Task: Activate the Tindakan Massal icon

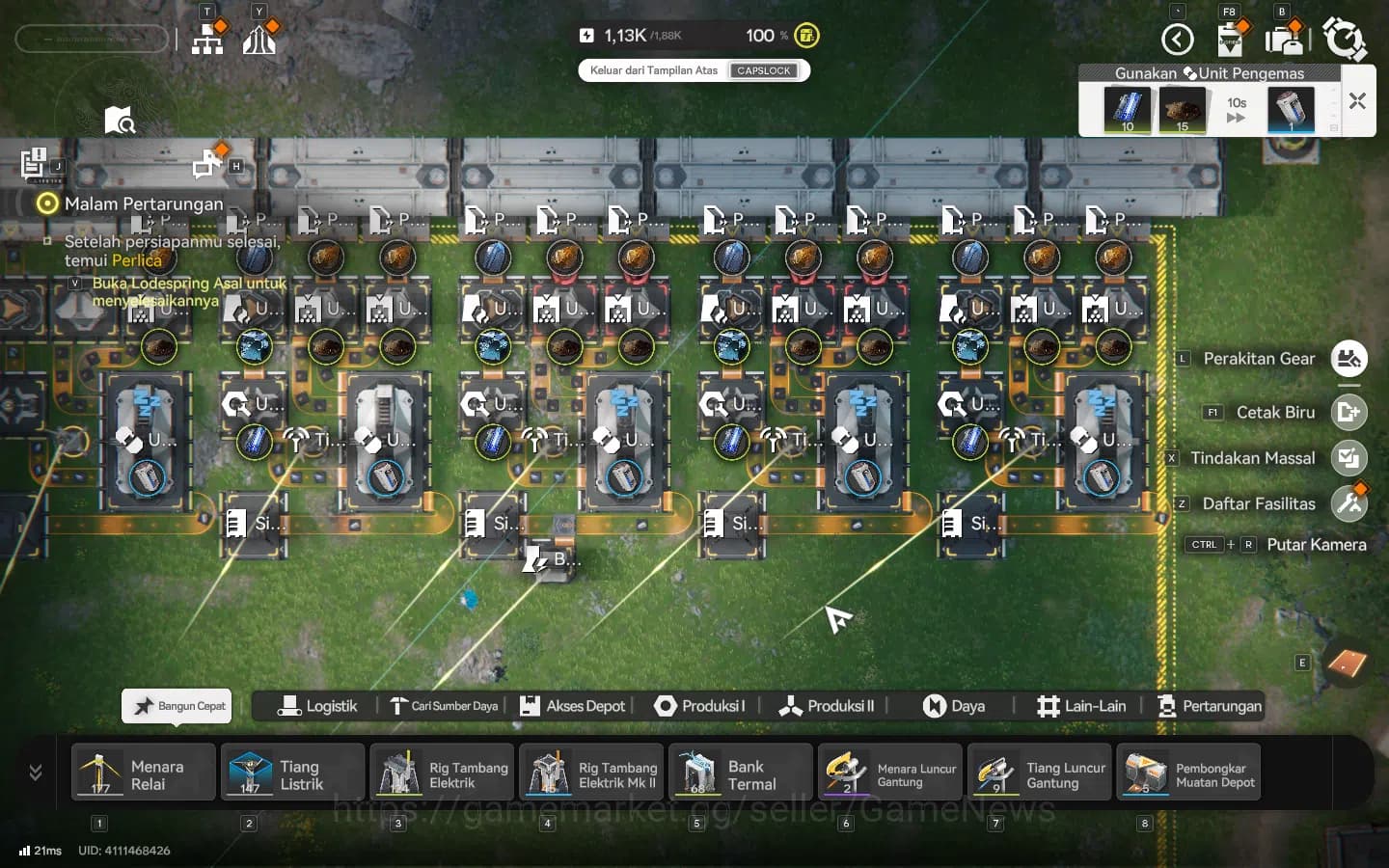Action: click(x=1348, y=458)
